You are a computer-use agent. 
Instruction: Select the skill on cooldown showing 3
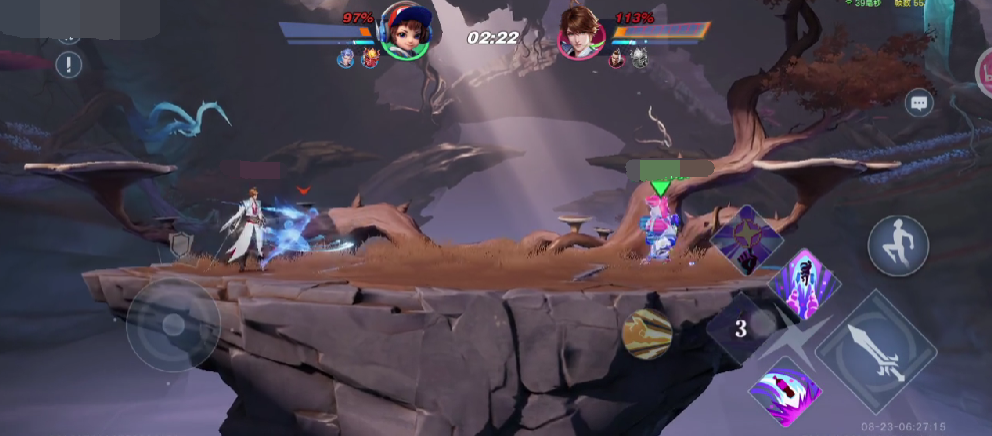point(742,328)
